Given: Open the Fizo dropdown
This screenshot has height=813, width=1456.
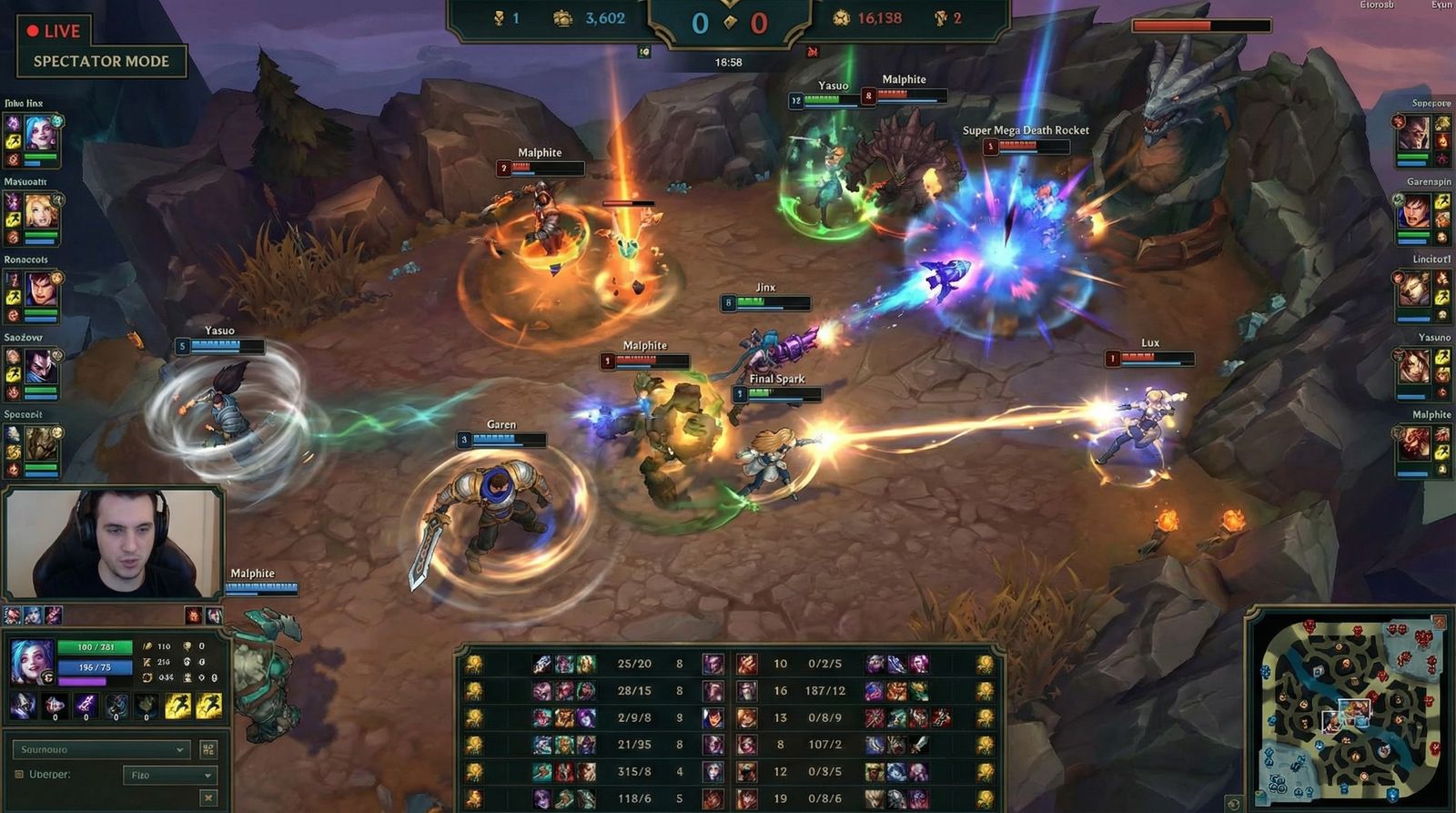Looking at the screenshot, I should (x=170, y=776).
